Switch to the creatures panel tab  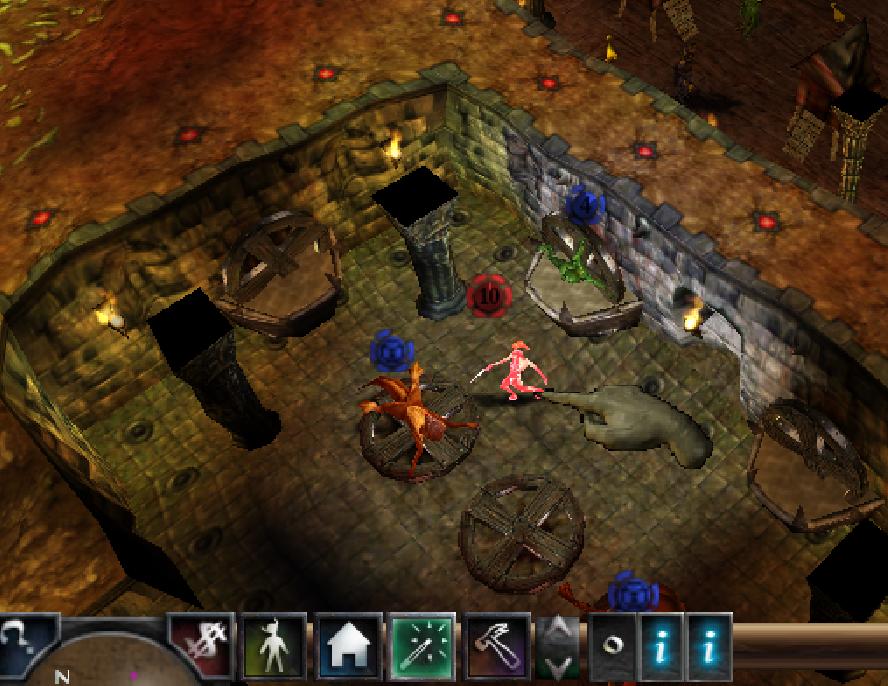273,645
